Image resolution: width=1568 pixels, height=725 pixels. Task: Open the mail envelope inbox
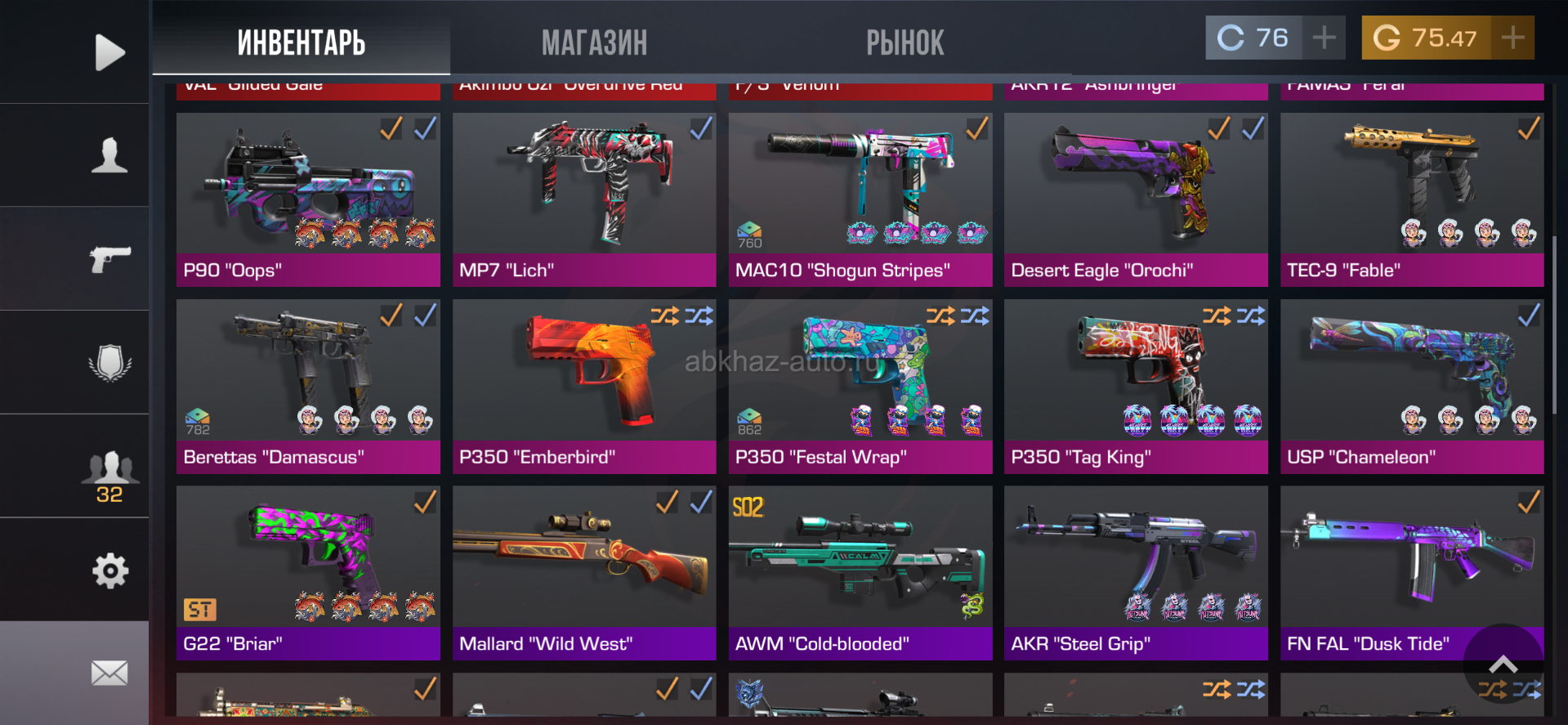pos(109,673)
